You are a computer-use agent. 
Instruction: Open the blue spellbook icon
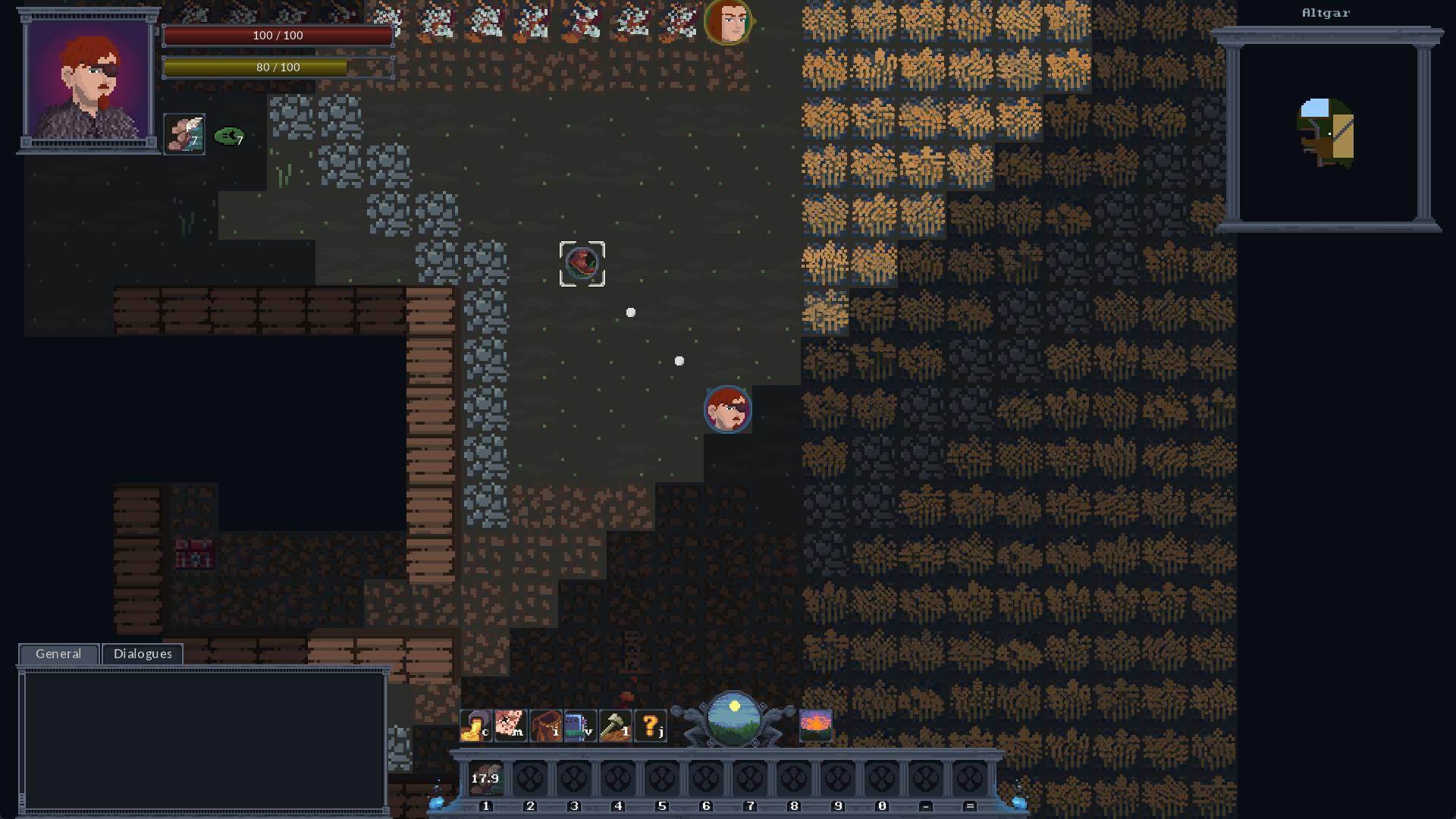click(x=580, y=726)
